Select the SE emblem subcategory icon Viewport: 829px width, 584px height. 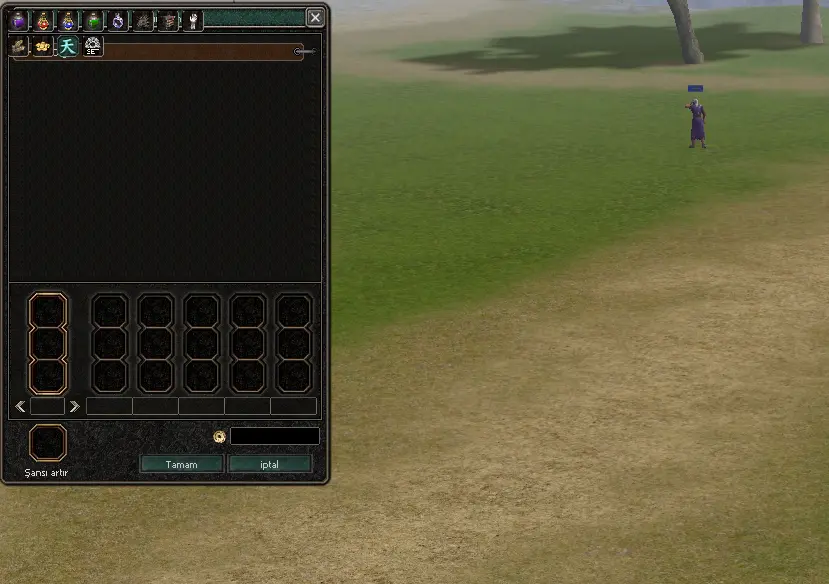(x=93, y=46)
